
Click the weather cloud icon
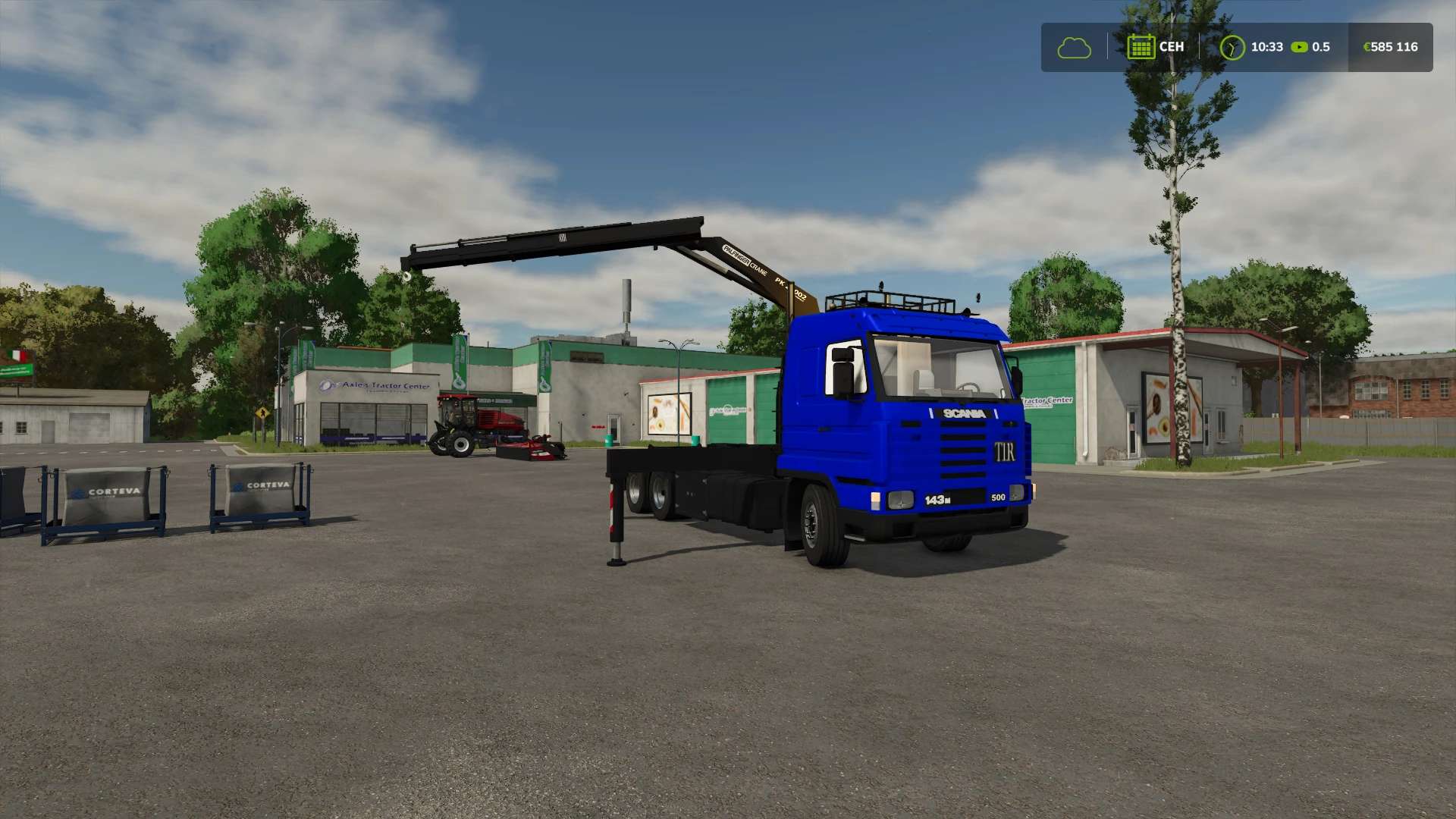point(1073,47)
